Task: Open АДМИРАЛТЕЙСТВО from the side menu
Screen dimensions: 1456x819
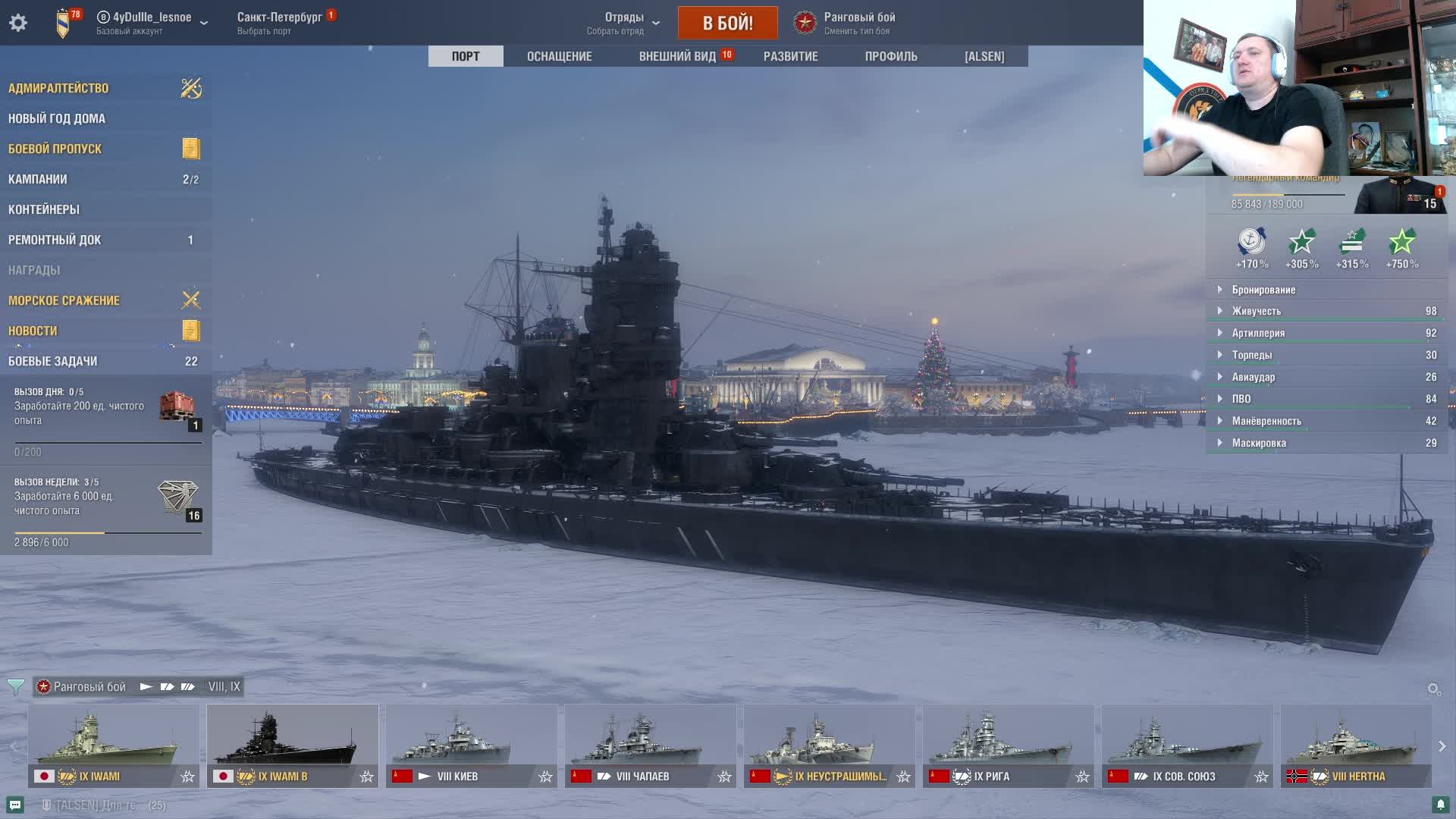Action: tap(58, 88)
